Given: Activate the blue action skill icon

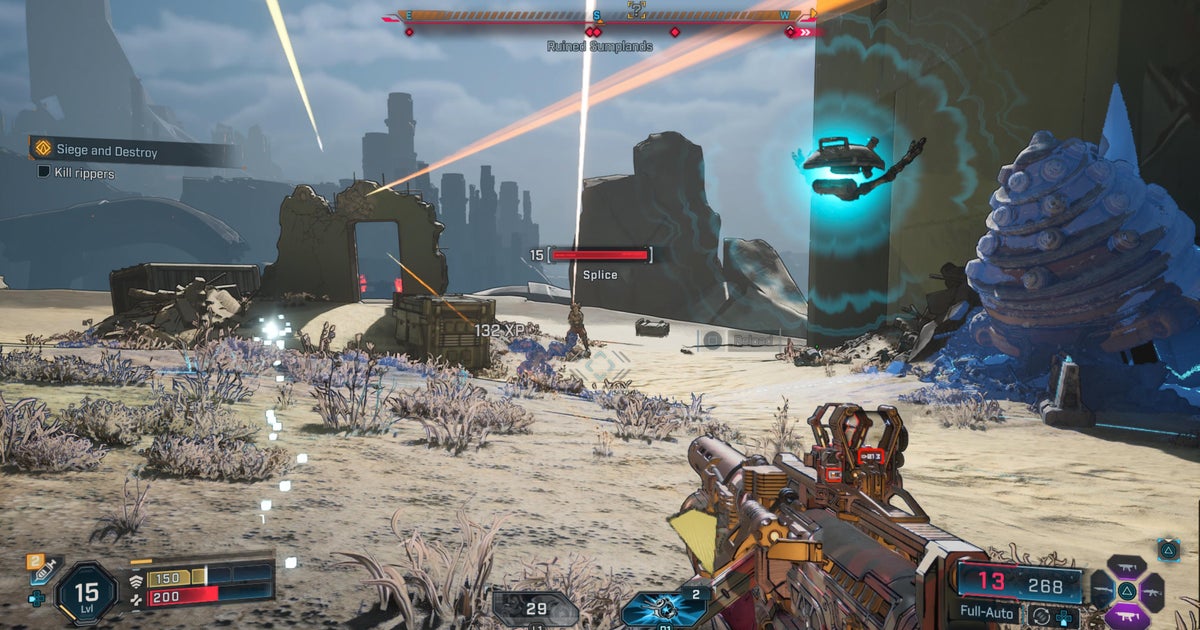Looking at the screenshot, I should tap(654, 609).
